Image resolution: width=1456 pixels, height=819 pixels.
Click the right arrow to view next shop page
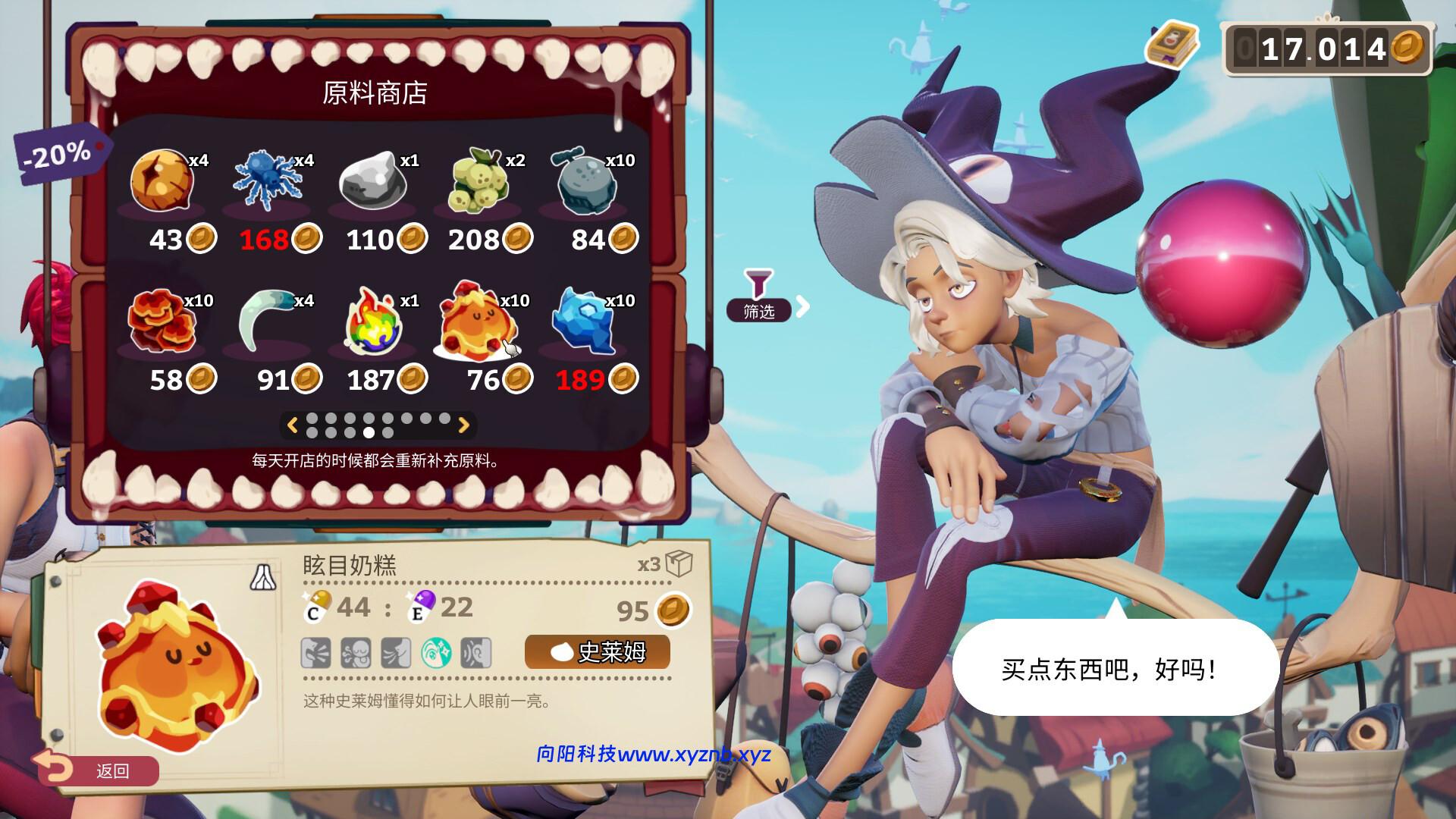coord(464,425)
